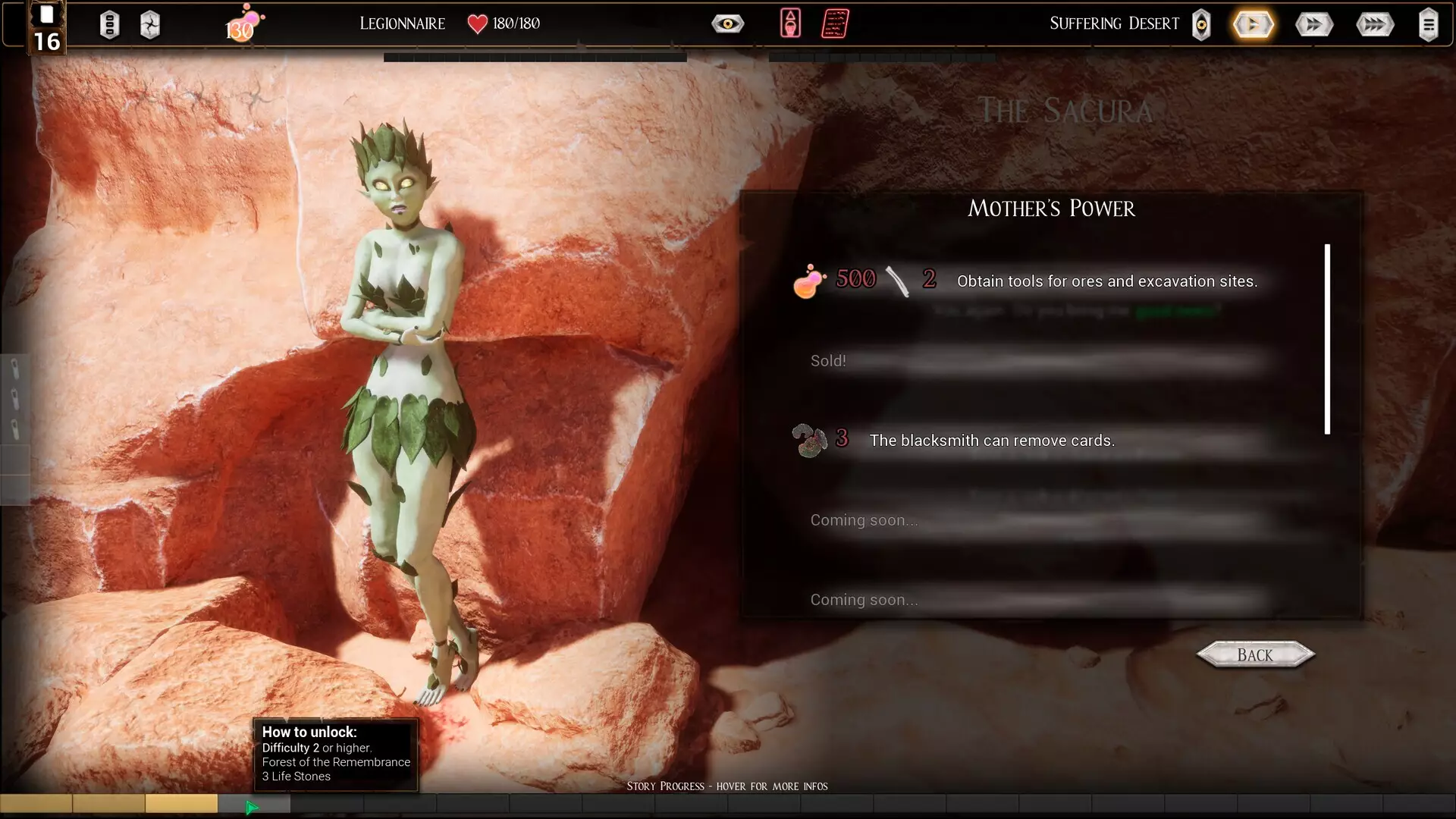
Task: Open the pinwheel hexagon icon
Action: (x=150, y=25)
